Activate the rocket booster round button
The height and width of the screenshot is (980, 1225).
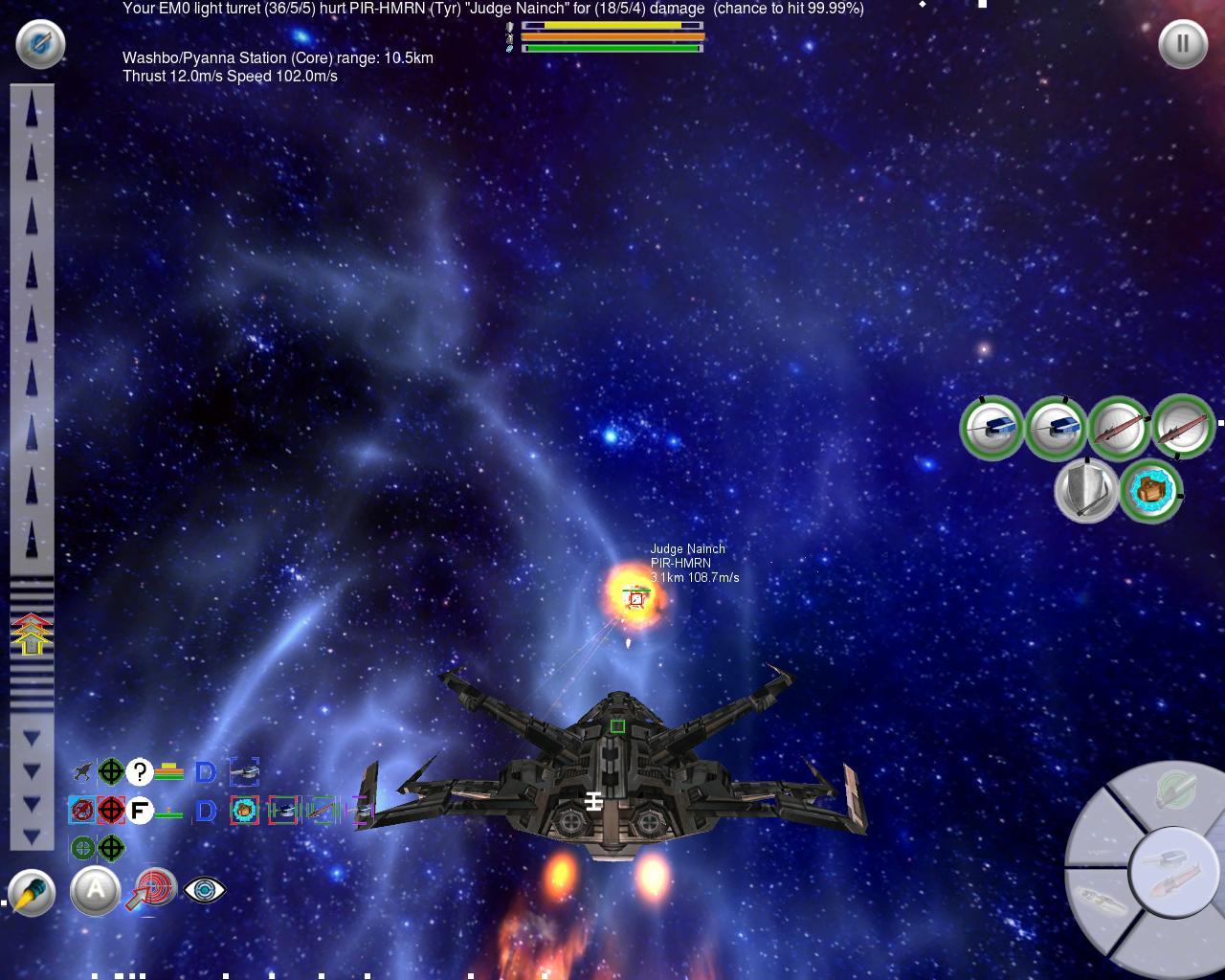[x=32, y=892]
